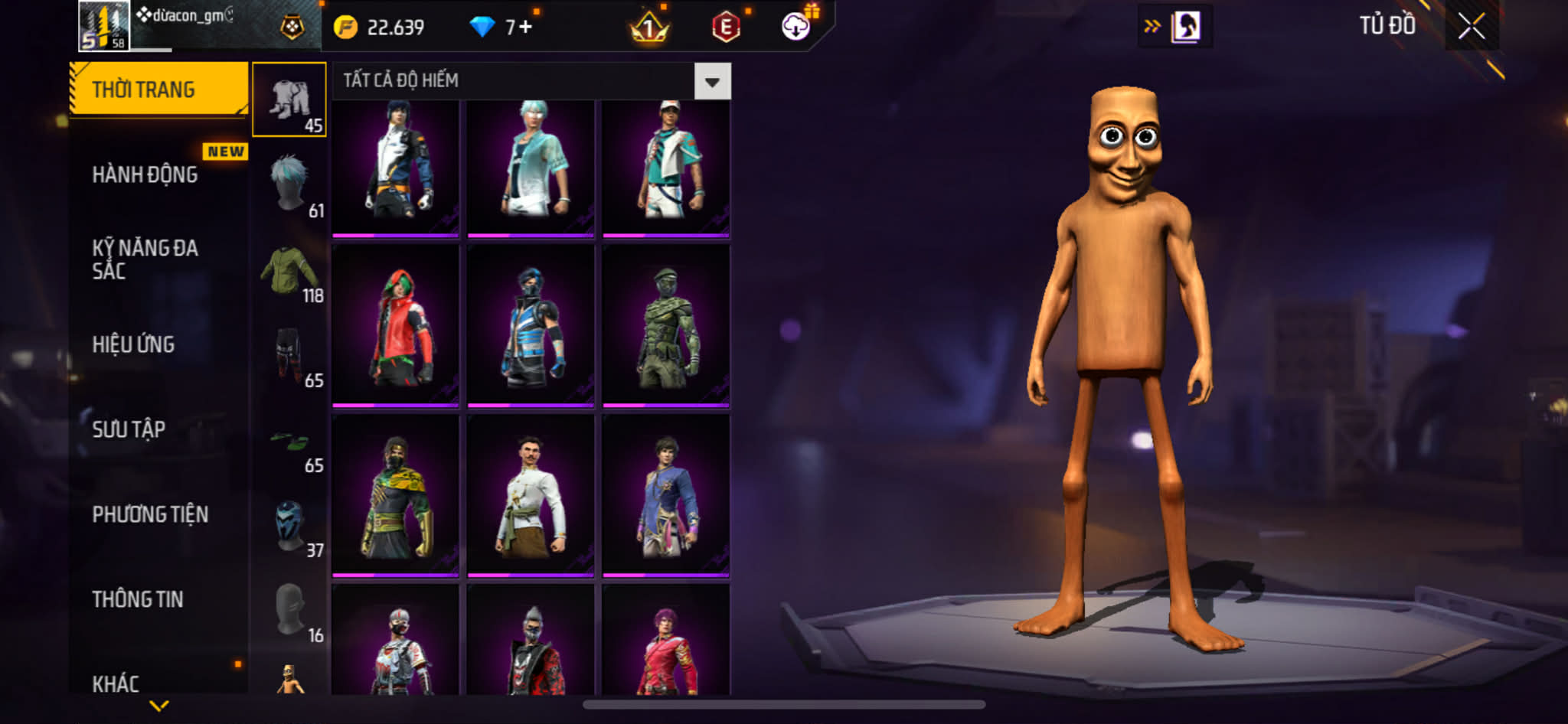Select the green camouflage soldier outfit
The width and height of the screenshot is (1568, 724).
click(666, 326)
